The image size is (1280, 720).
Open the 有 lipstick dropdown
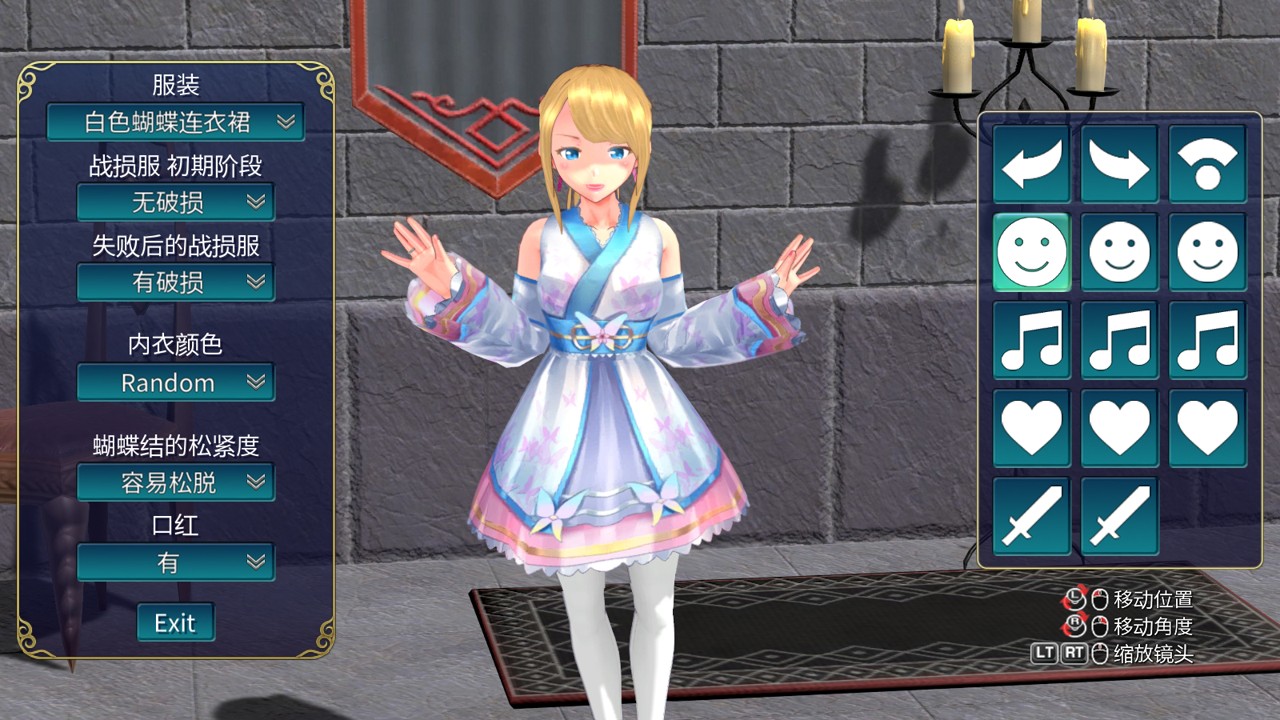tap(175, 562)
